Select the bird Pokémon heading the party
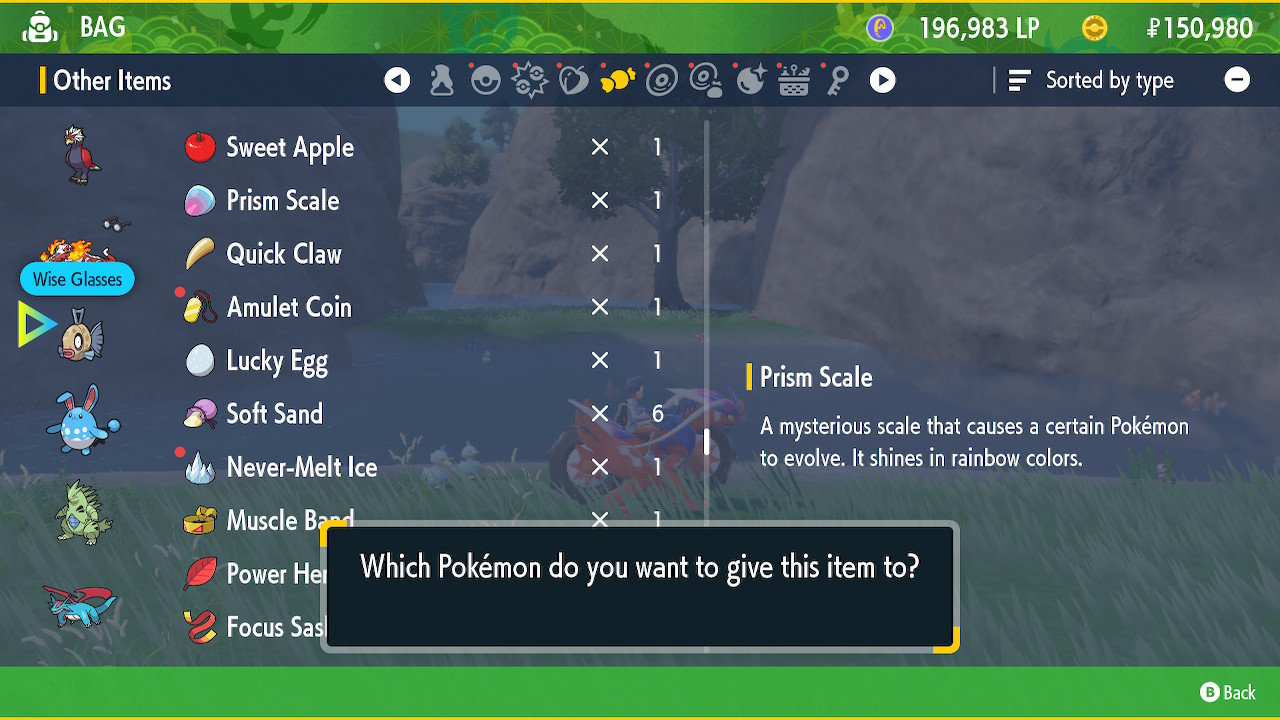 (82, 153)
